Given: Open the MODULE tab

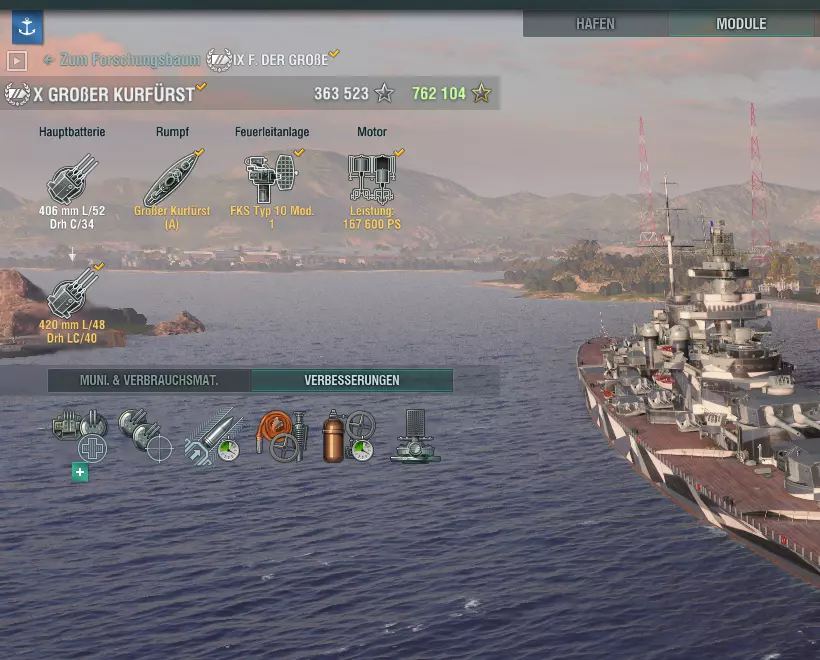Looking at the screenshot, I should pos(741,24).
